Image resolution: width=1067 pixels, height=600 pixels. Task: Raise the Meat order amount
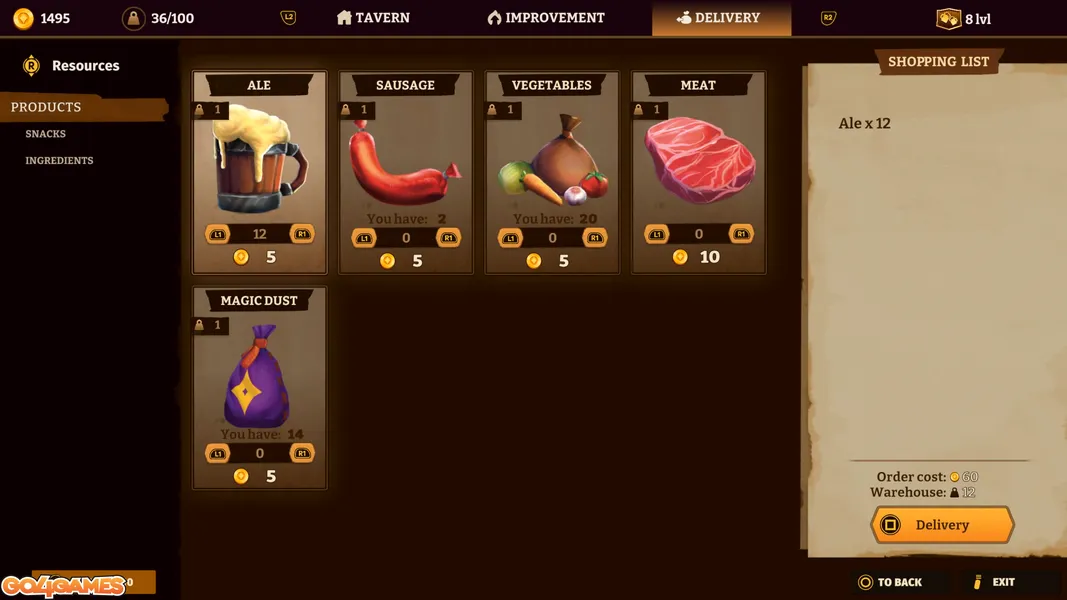(741, 234)
